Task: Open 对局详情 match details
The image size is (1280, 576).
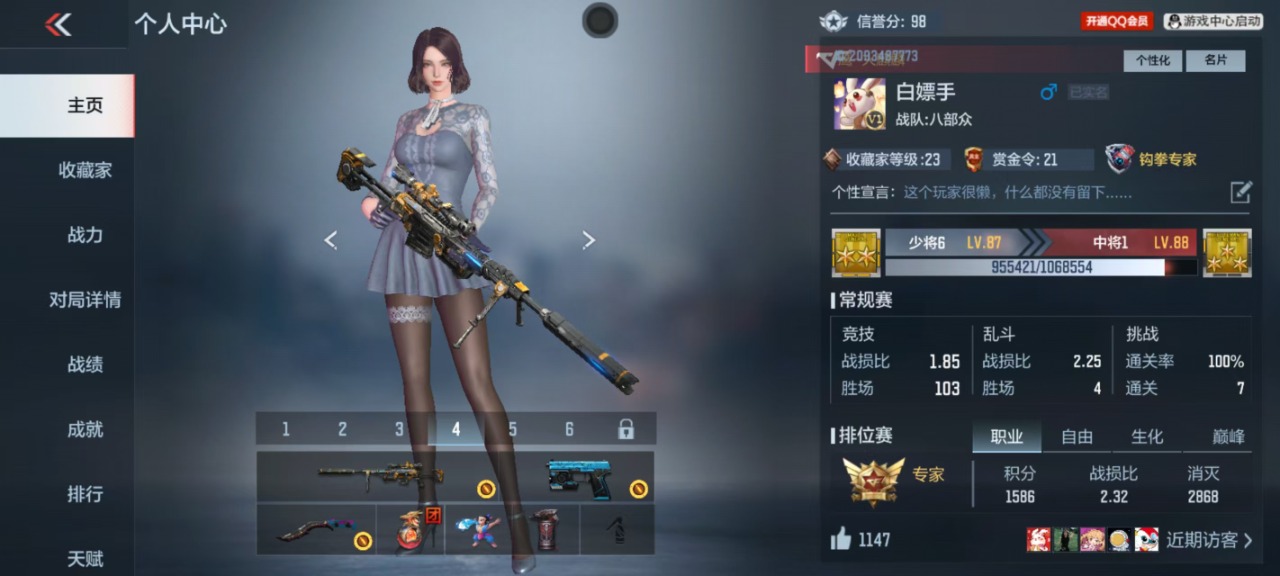Action: [85, 300]
